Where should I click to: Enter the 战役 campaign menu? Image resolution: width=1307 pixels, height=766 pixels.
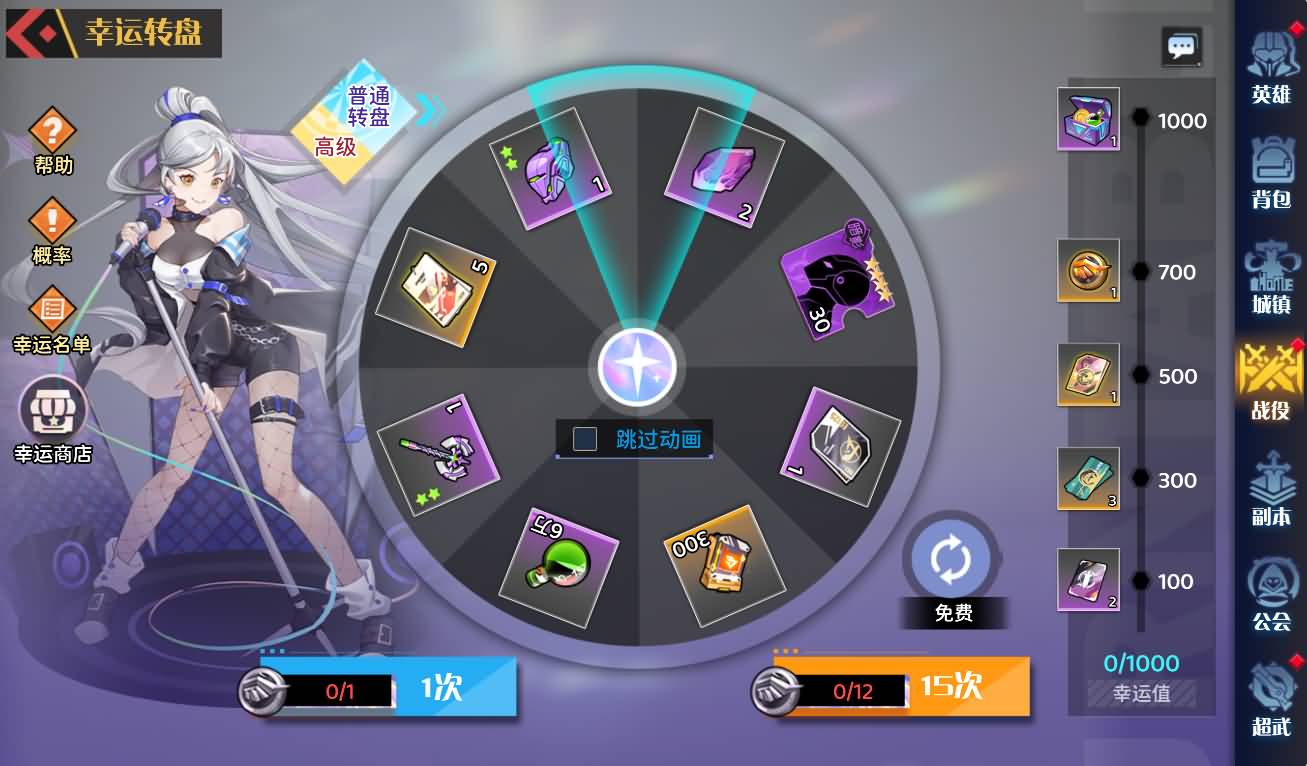[x=1271, y=380]
